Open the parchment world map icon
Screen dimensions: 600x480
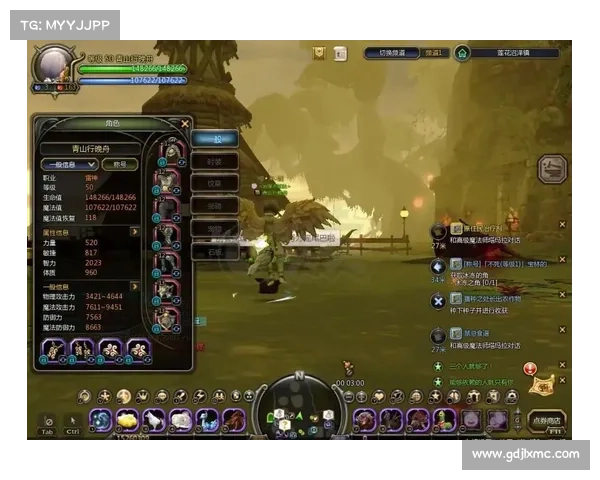(x=545, y=385)
